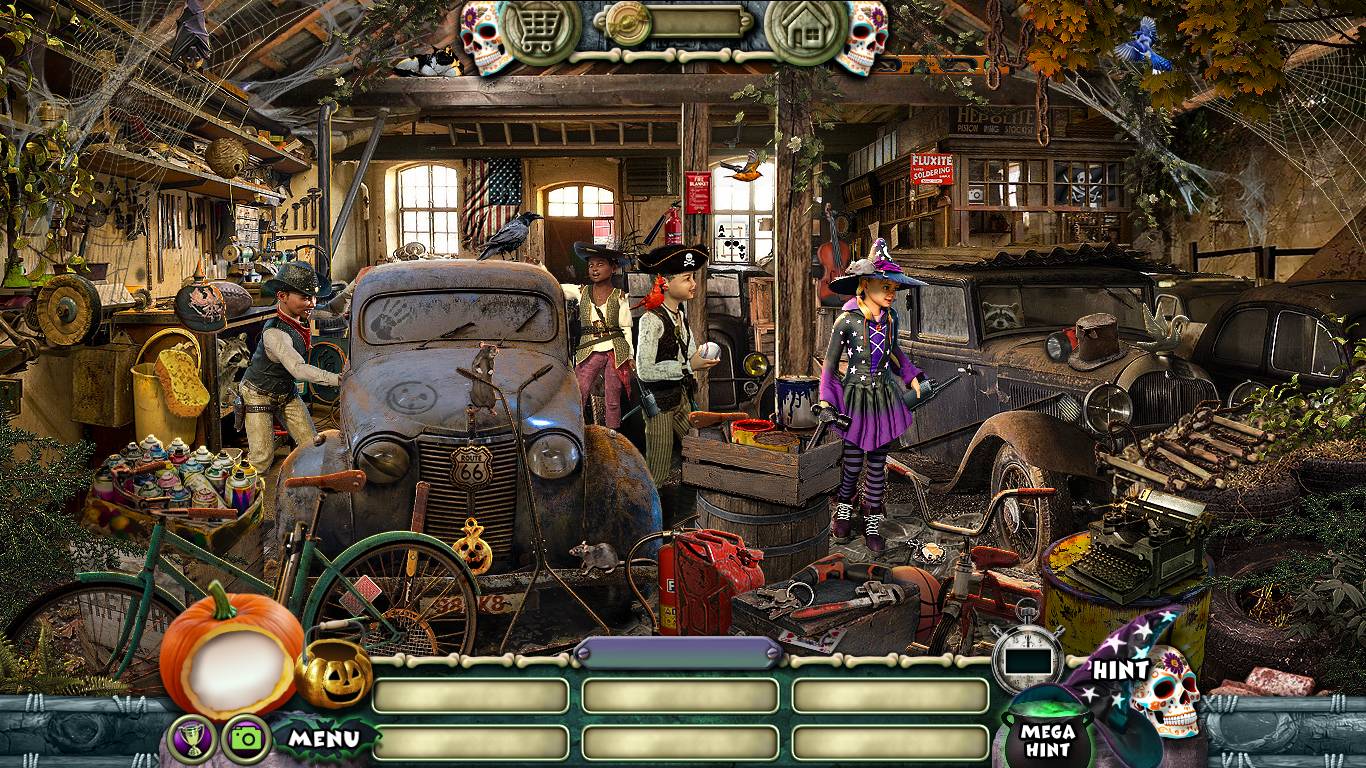1366x768 pixels.
Task: Use the HINT sugar skull
Action: [1164, 692]
